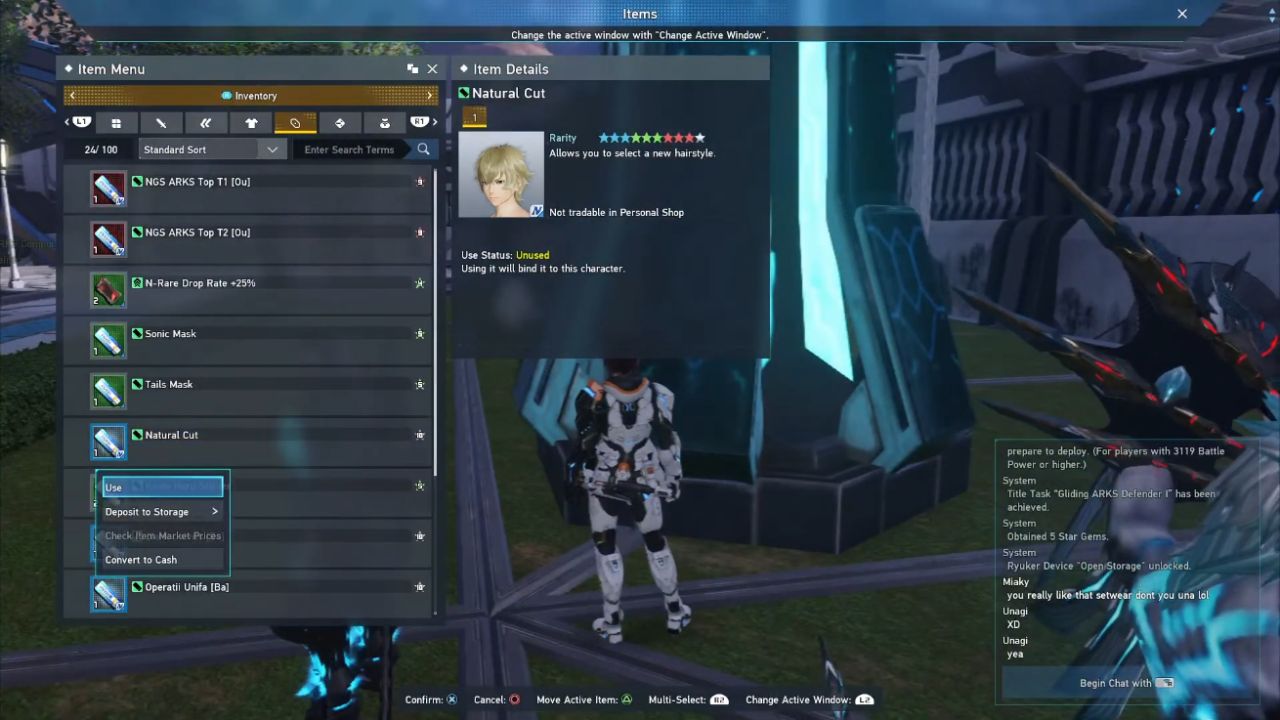Choose Convert to Cash option
1280x720 pixels.
(x=161, y=560)
